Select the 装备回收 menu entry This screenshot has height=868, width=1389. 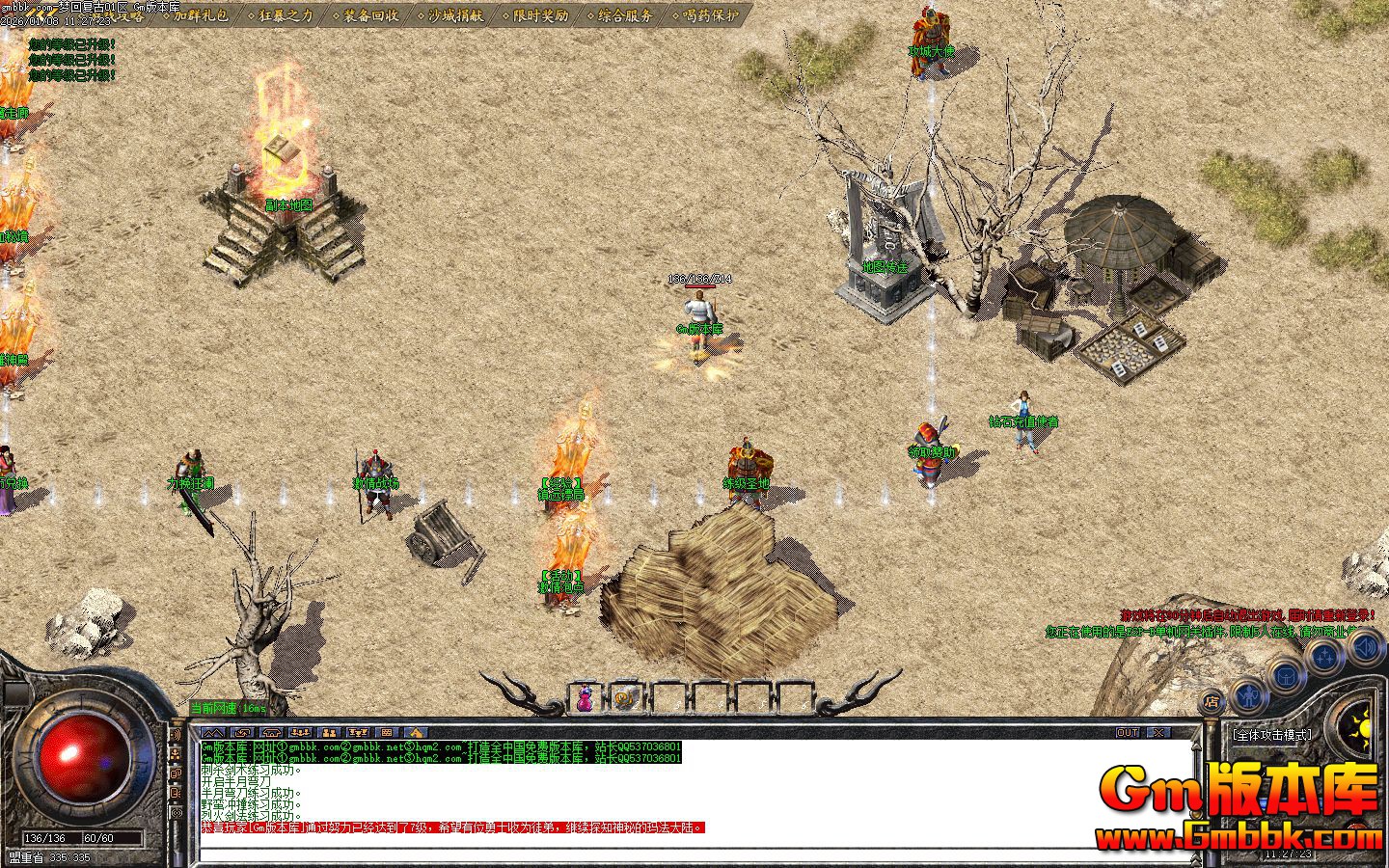[x=370, y=14]
